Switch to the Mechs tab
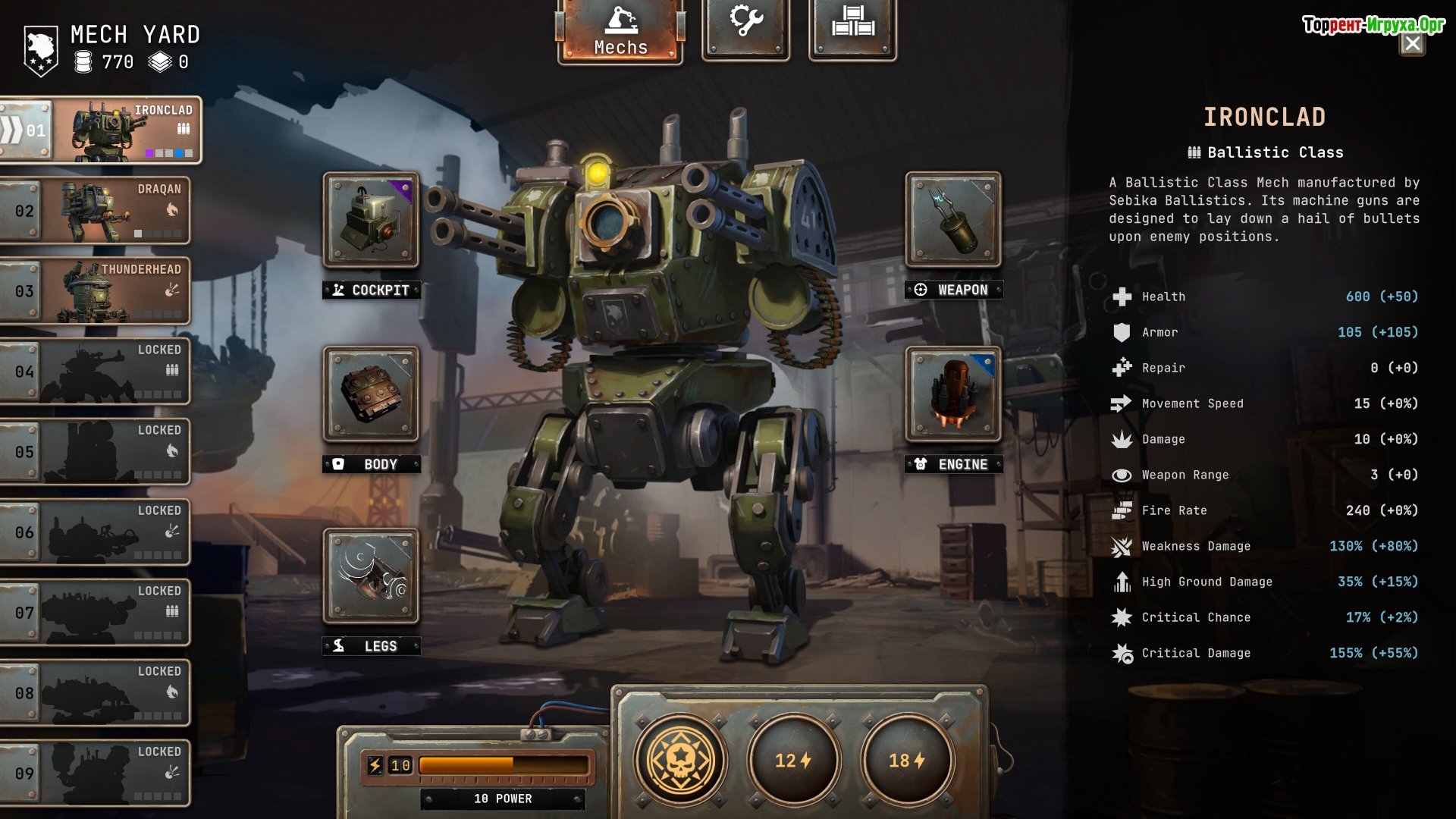This screenshot has height=819, width=1456. tap(620, 30)
